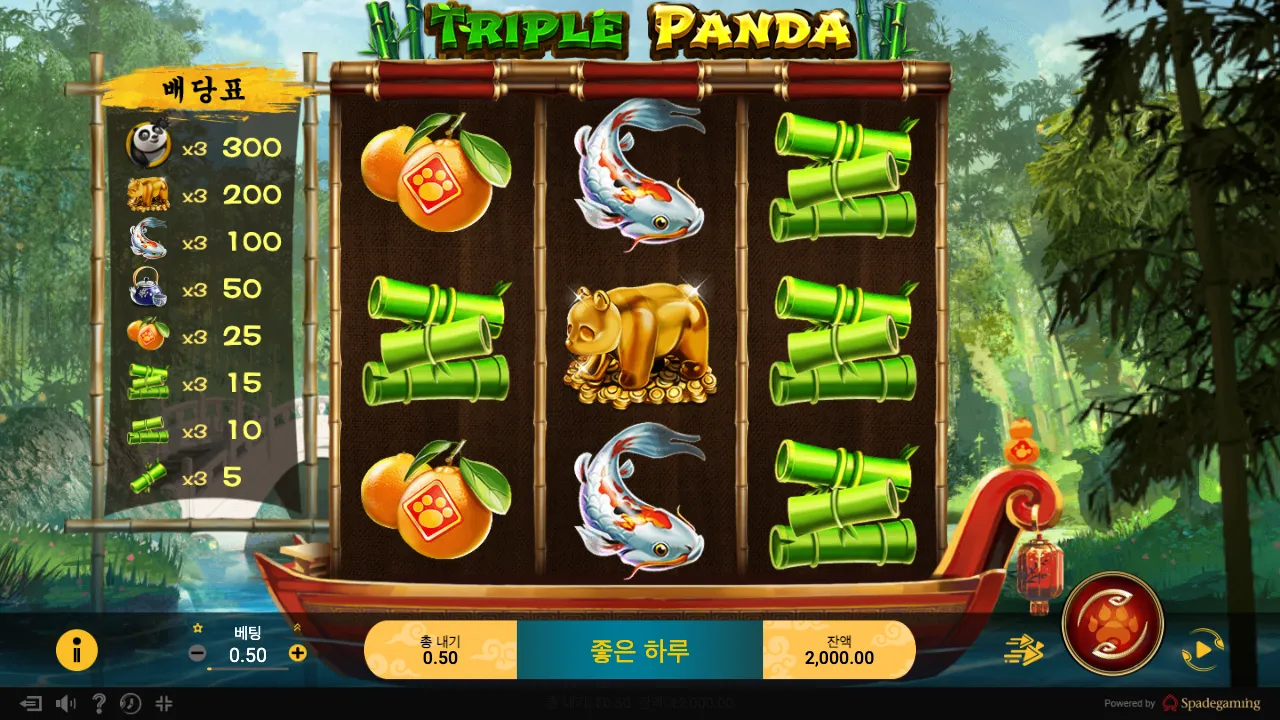Open help using the question mark icon
The image size is (1280, 720).
tap(99, 703)
